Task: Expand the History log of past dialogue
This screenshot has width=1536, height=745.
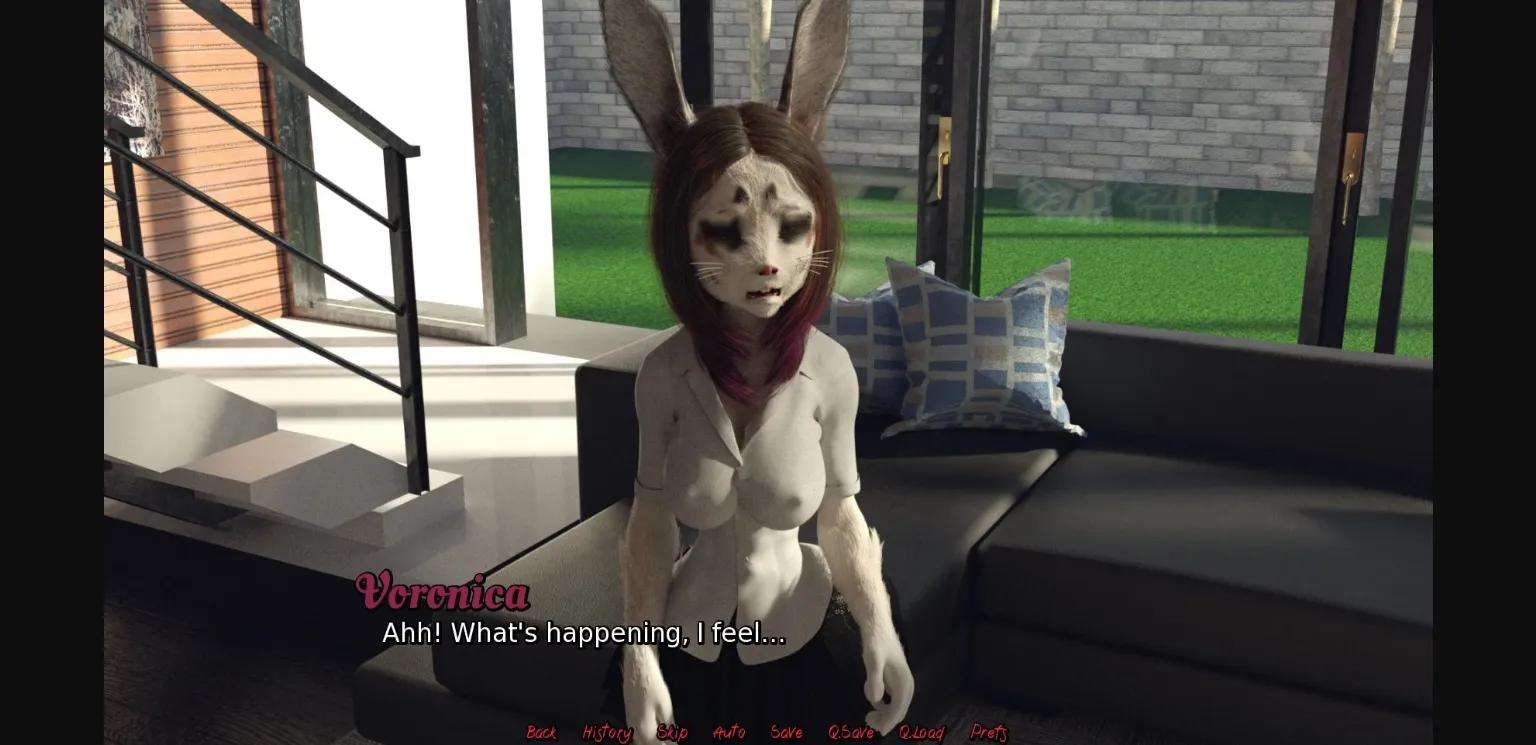Action: click(x=605, y=732)
